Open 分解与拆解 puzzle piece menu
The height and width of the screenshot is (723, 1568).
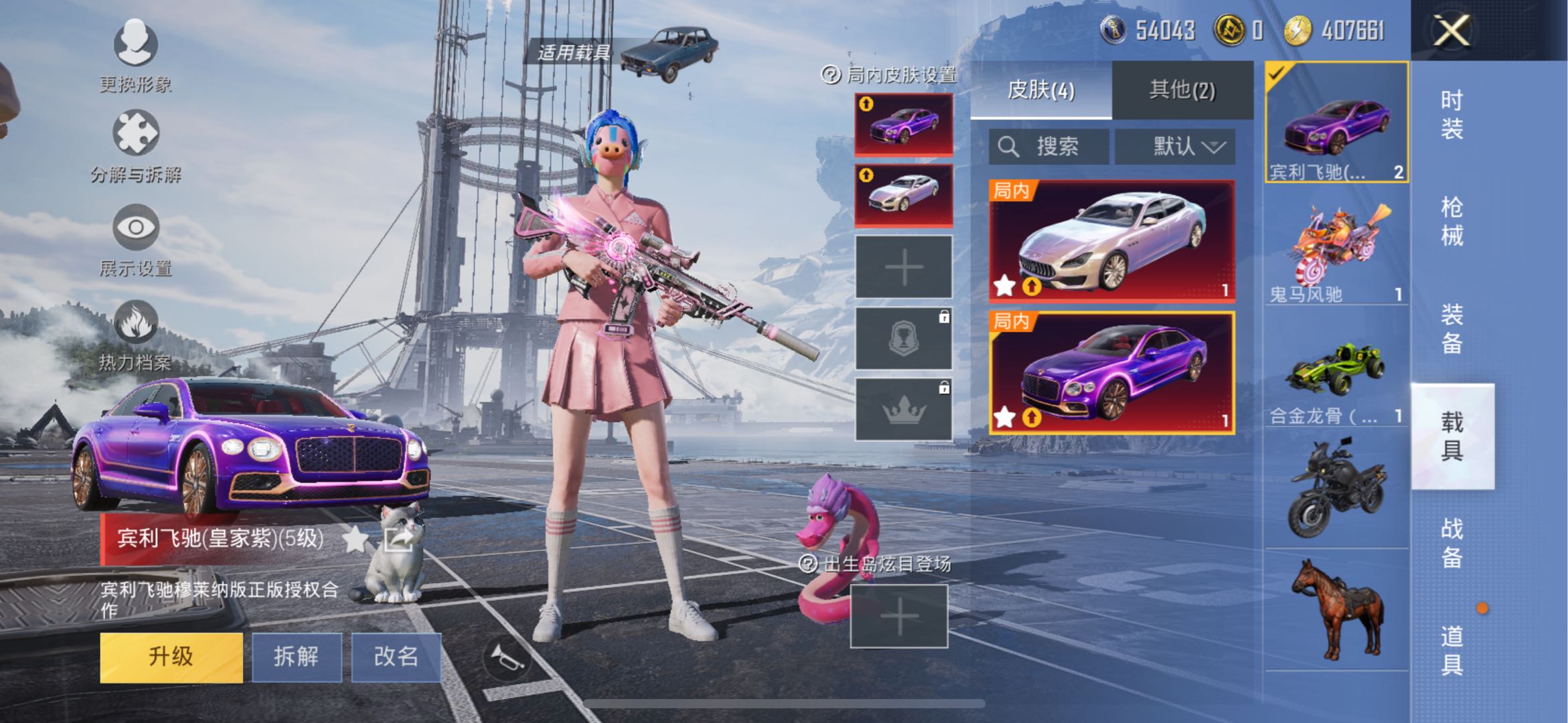click(x=136, y=145)
